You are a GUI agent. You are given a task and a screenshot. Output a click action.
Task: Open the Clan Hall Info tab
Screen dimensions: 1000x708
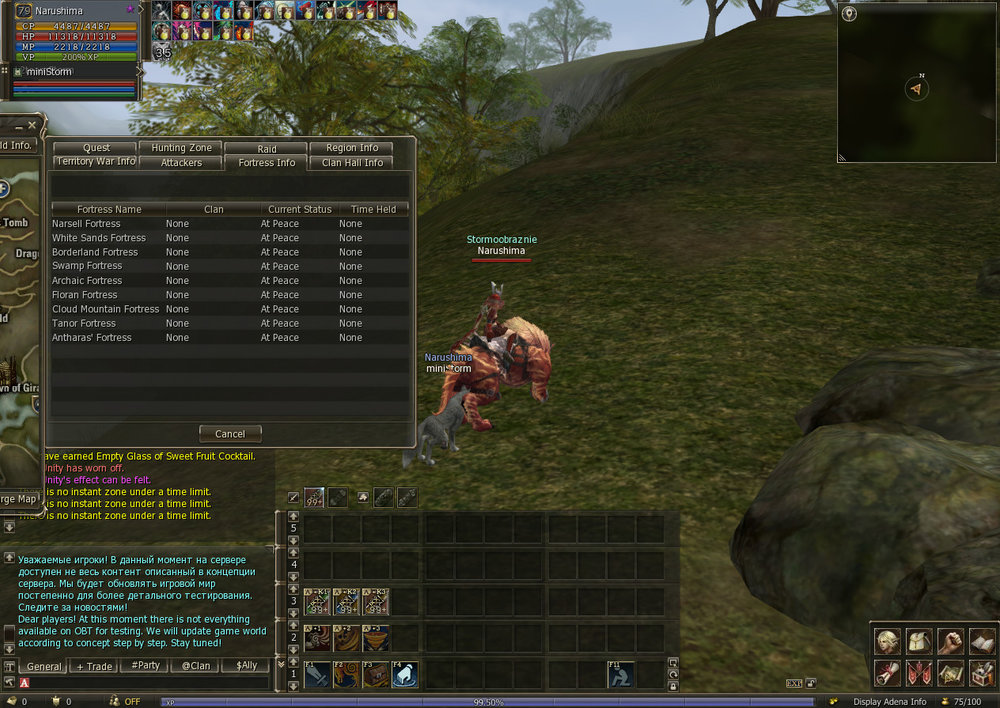coord(352,162)
